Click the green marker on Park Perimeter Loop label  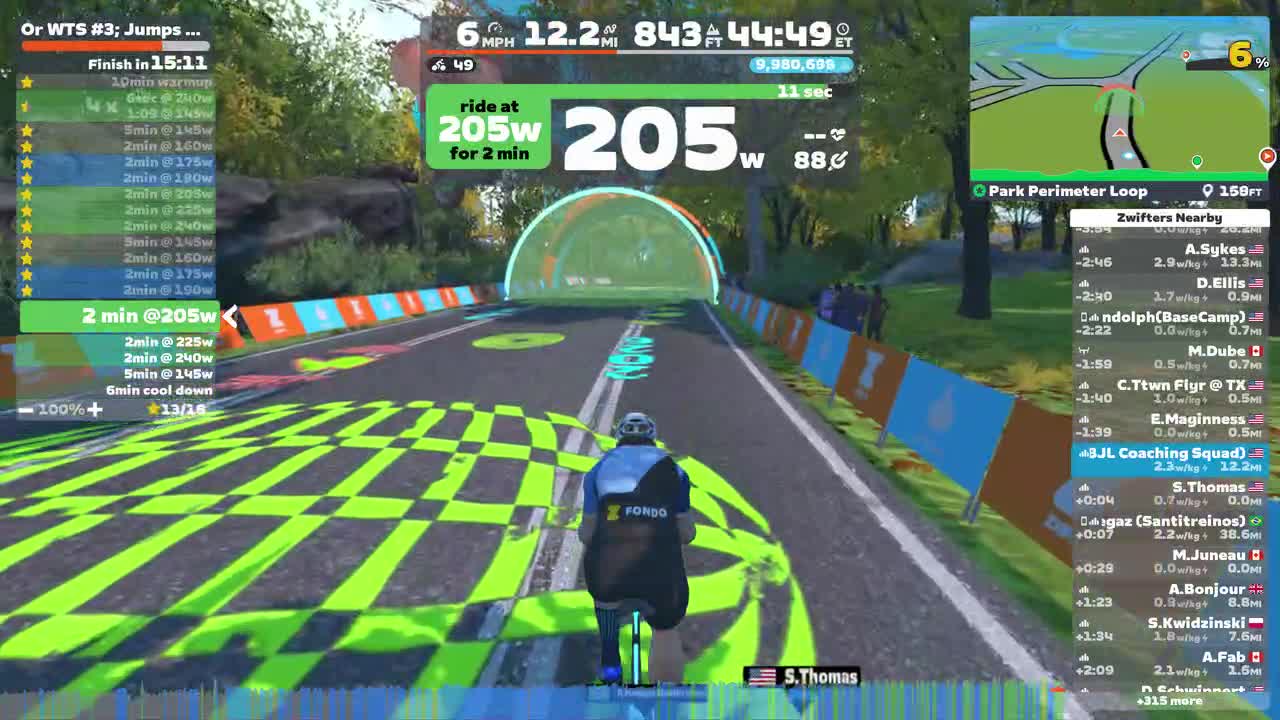click(x=978, y=191)
